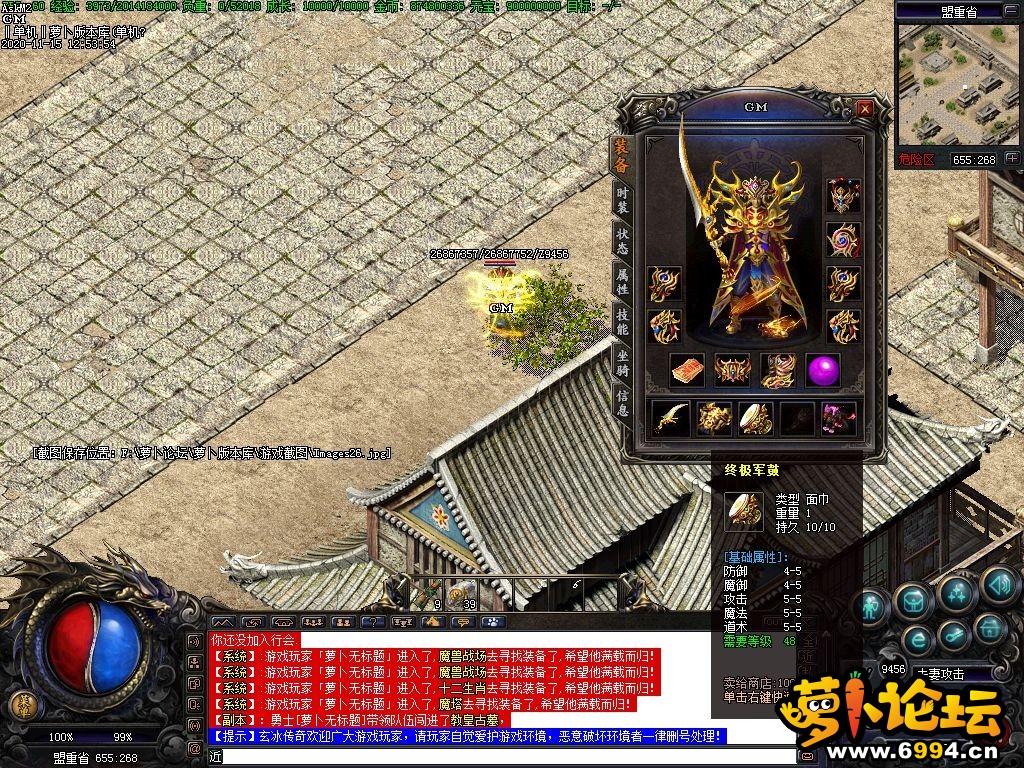Select the 终极军鼓 drum item slot
Screen dimensions: 1024x768
[x=755, y=418]
